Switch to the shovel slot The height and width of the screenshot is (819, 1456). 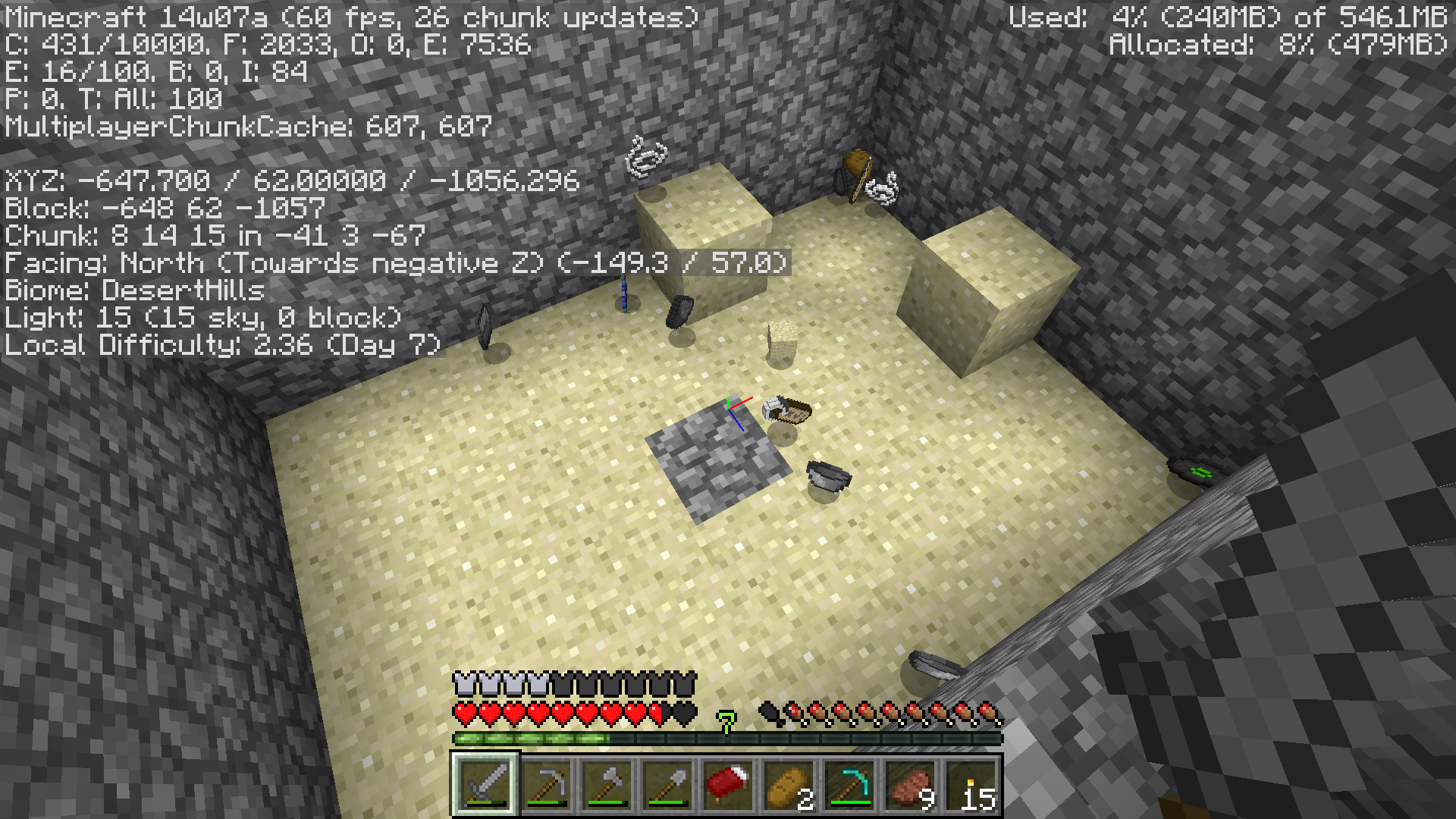click(x=667, y=785)
